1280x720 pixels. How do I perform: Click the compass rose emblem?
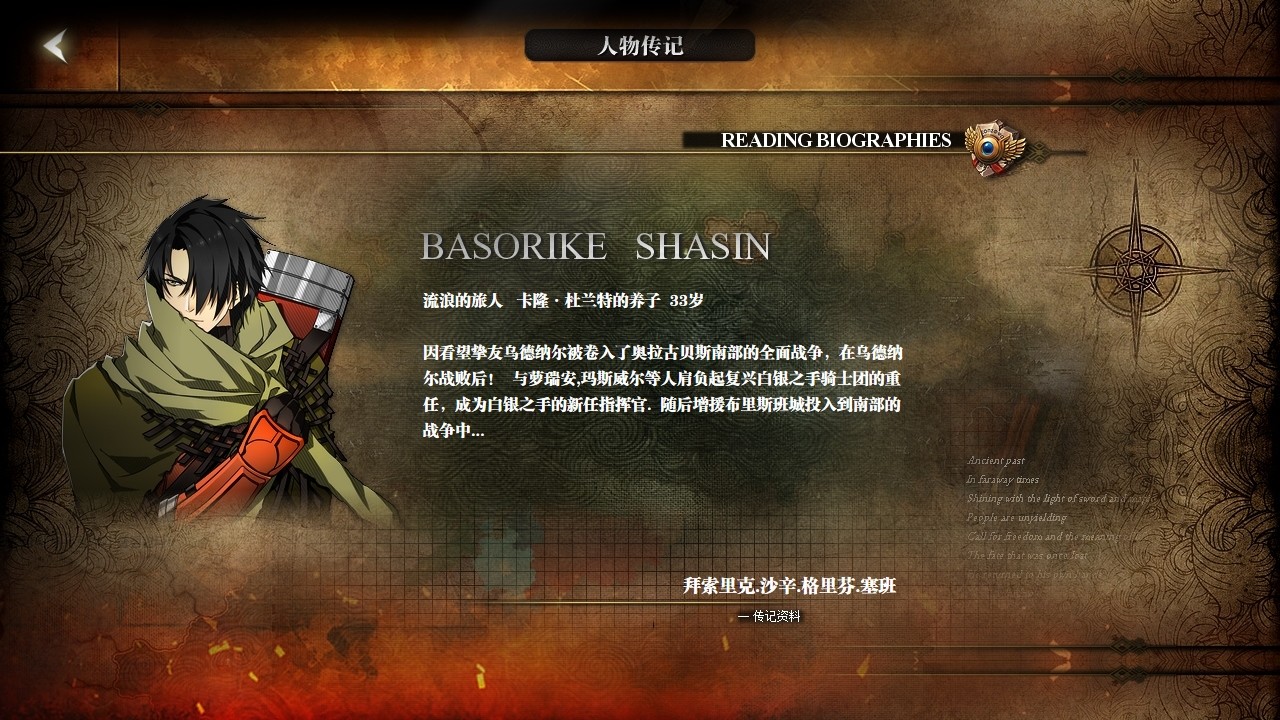point(1137,268)
